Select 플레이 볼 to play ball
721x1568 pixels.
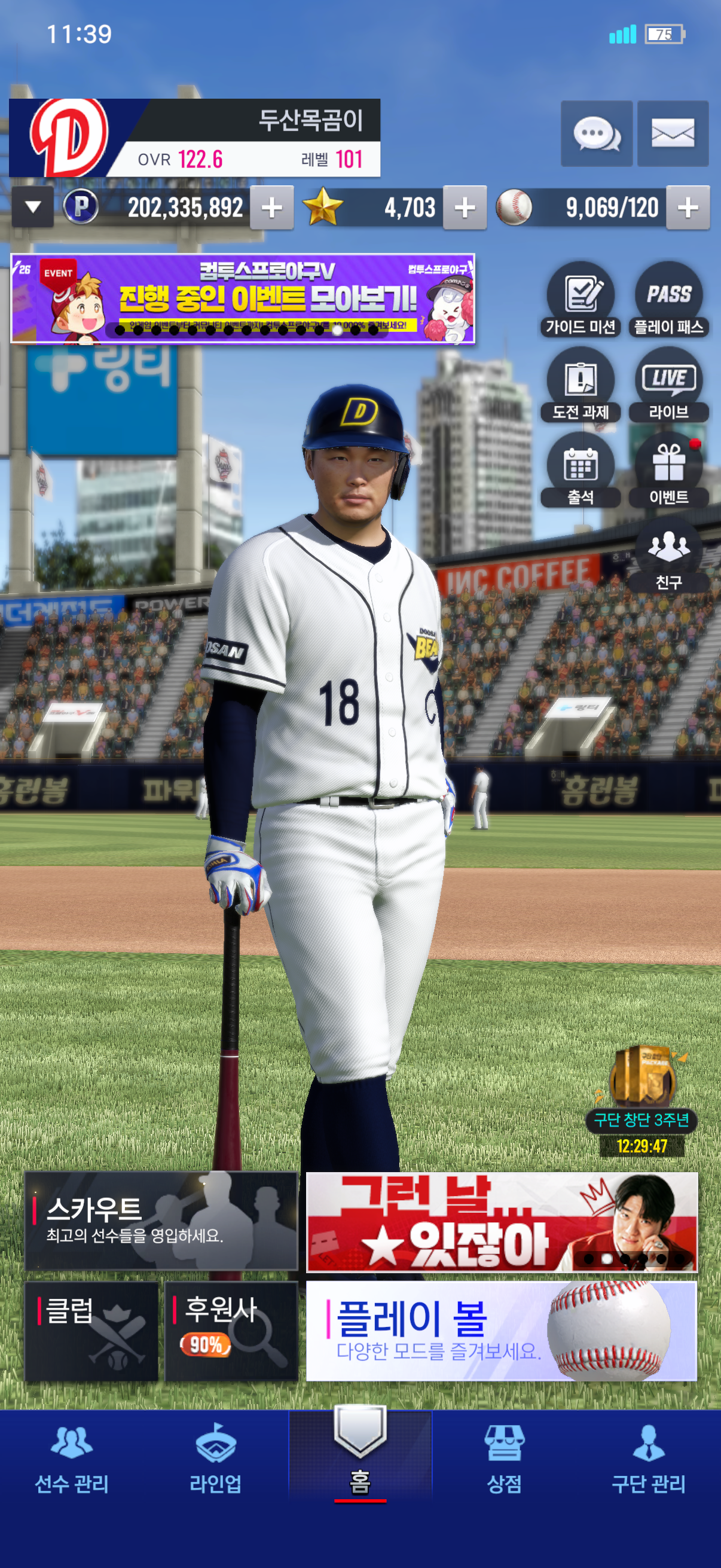coord(501,1331)
